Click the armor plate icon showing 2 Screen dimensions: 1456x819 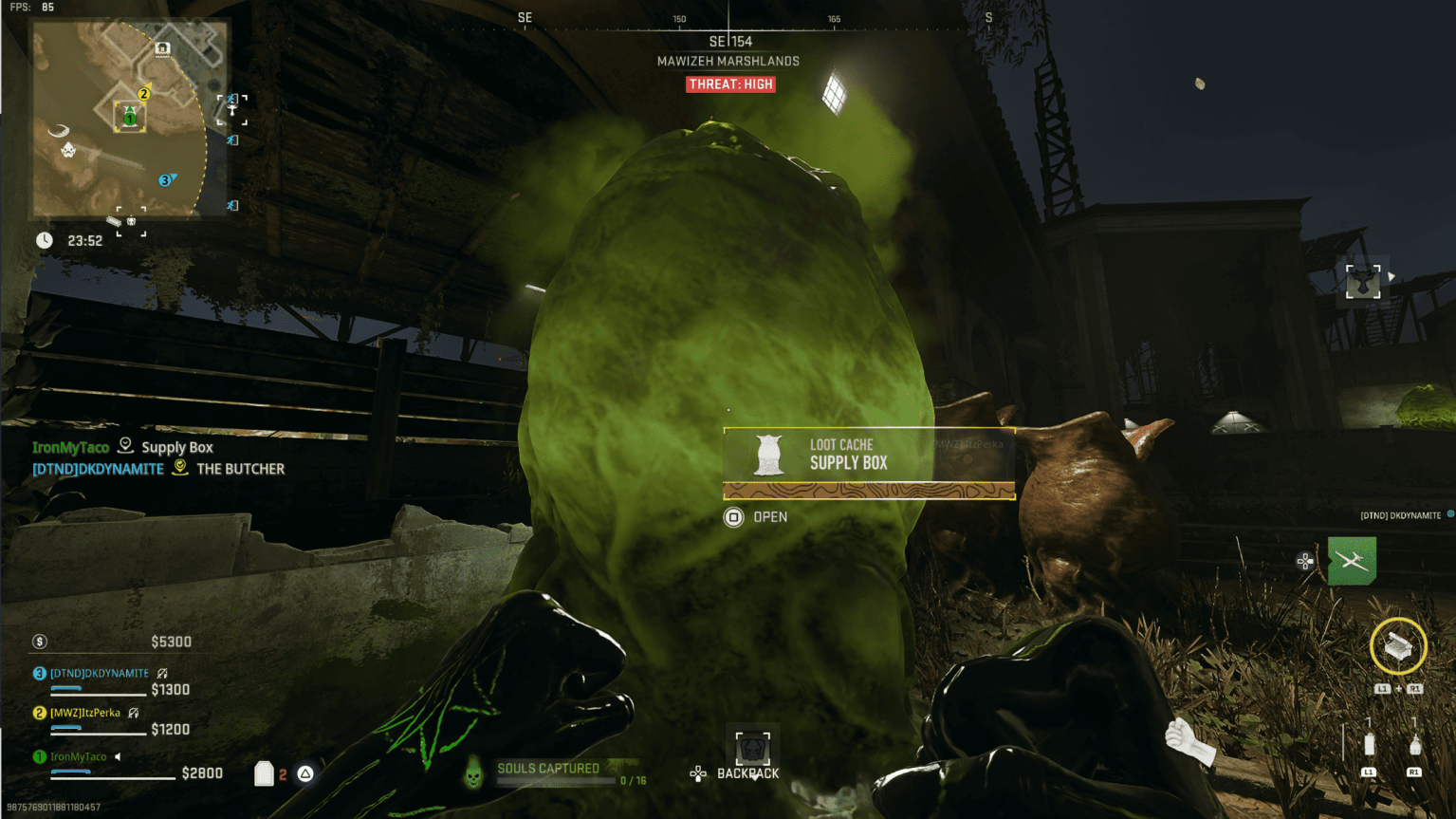point(264,774)
